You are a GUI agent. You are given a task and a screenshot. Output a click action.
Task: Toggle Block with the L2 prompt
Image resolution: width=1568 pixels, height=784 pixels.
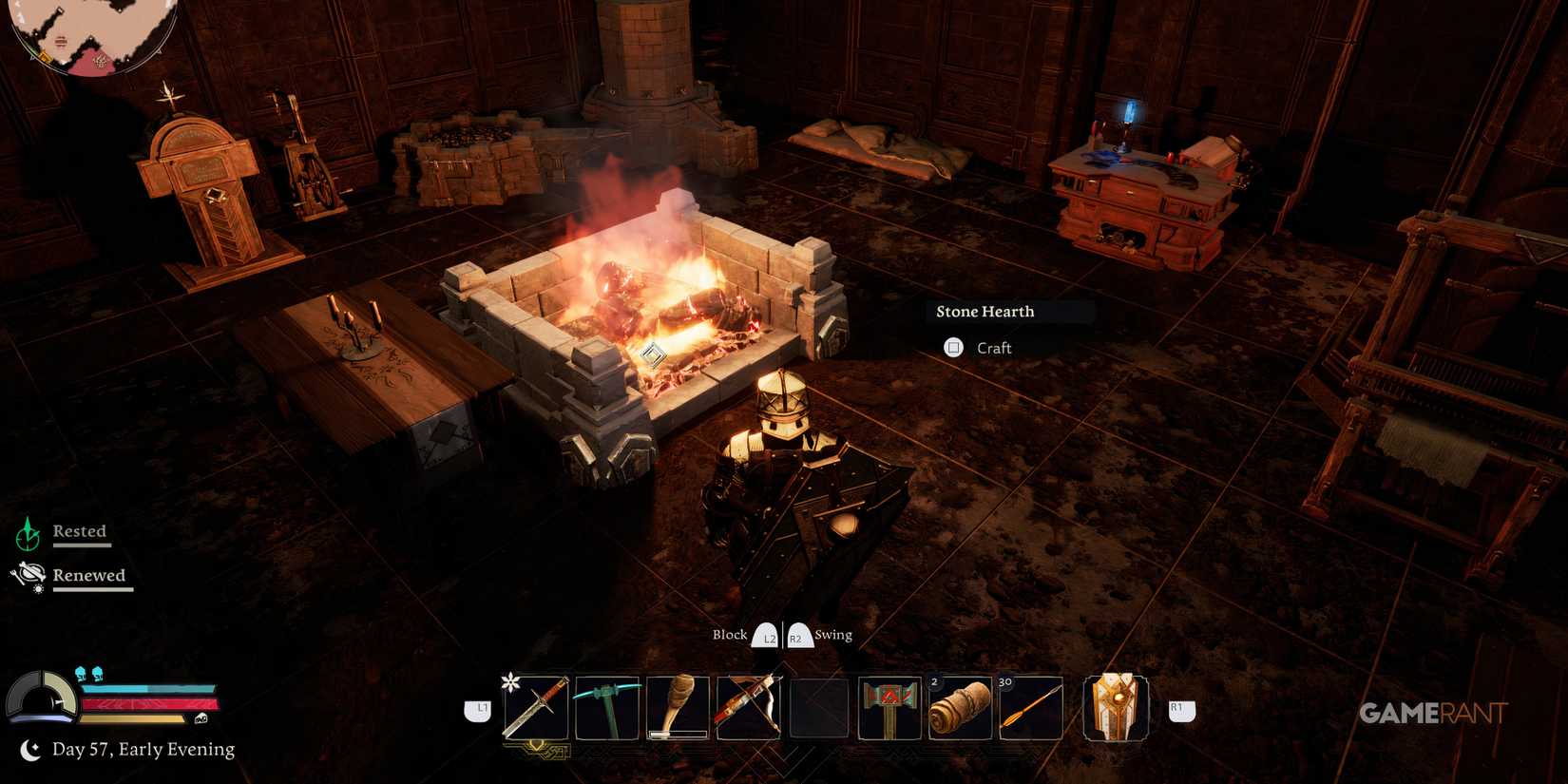coord(766,635)
